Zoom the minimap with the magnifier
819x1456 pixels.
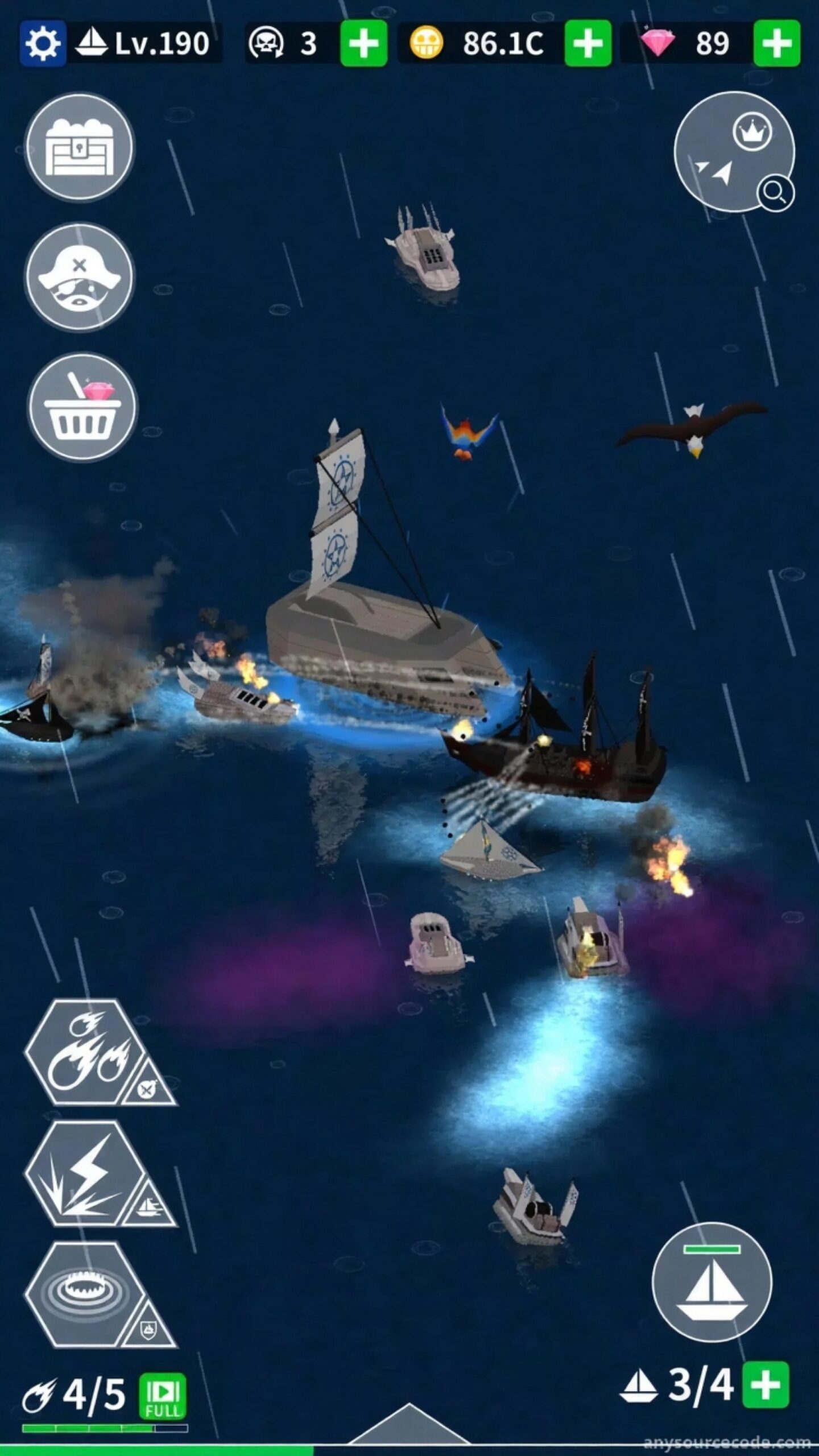tap(775, 193)
